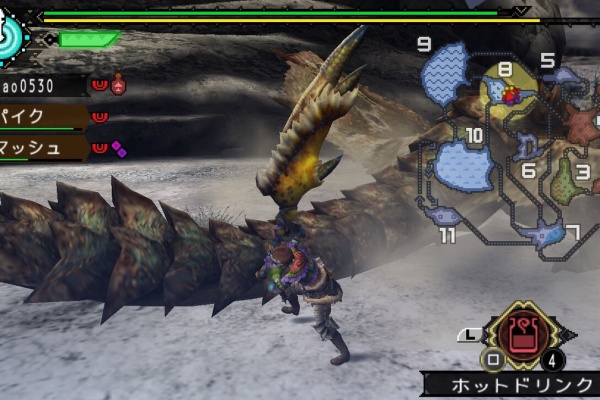This screenshot has width=600, height=400.
Task: Click the ホットドリンク item name label
Action: [x=510, y=385]
